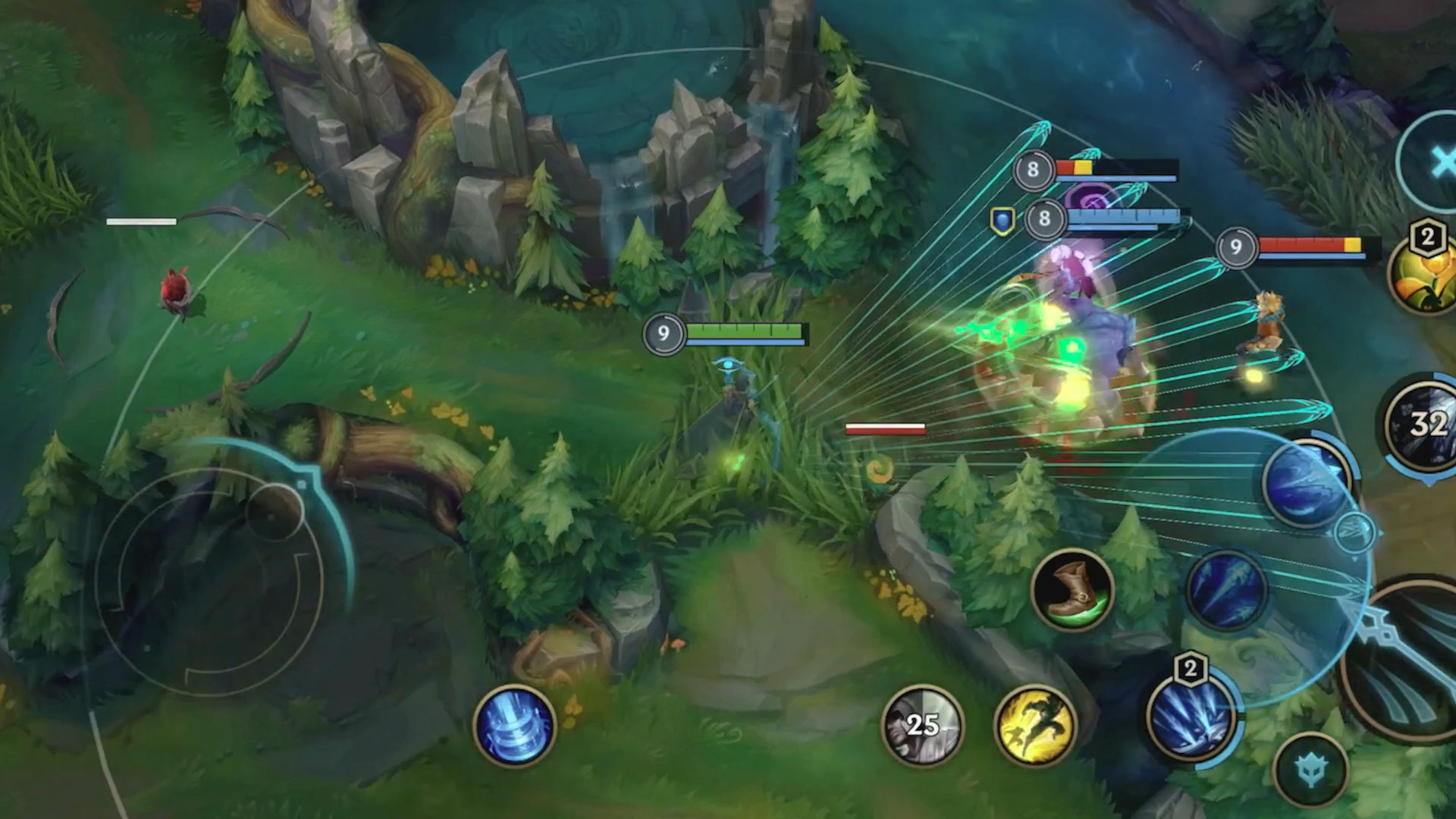Cast the Heal spell showing 25 second cooldown
The image size is (1456, 819).
922,726
